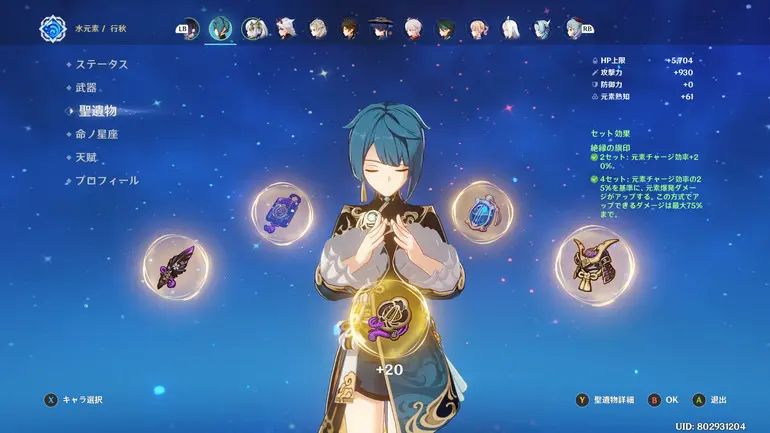The width and height of the screenshot is (770, 433).
Task: Choose the purple flower artifact bubble
Action: 279,211
